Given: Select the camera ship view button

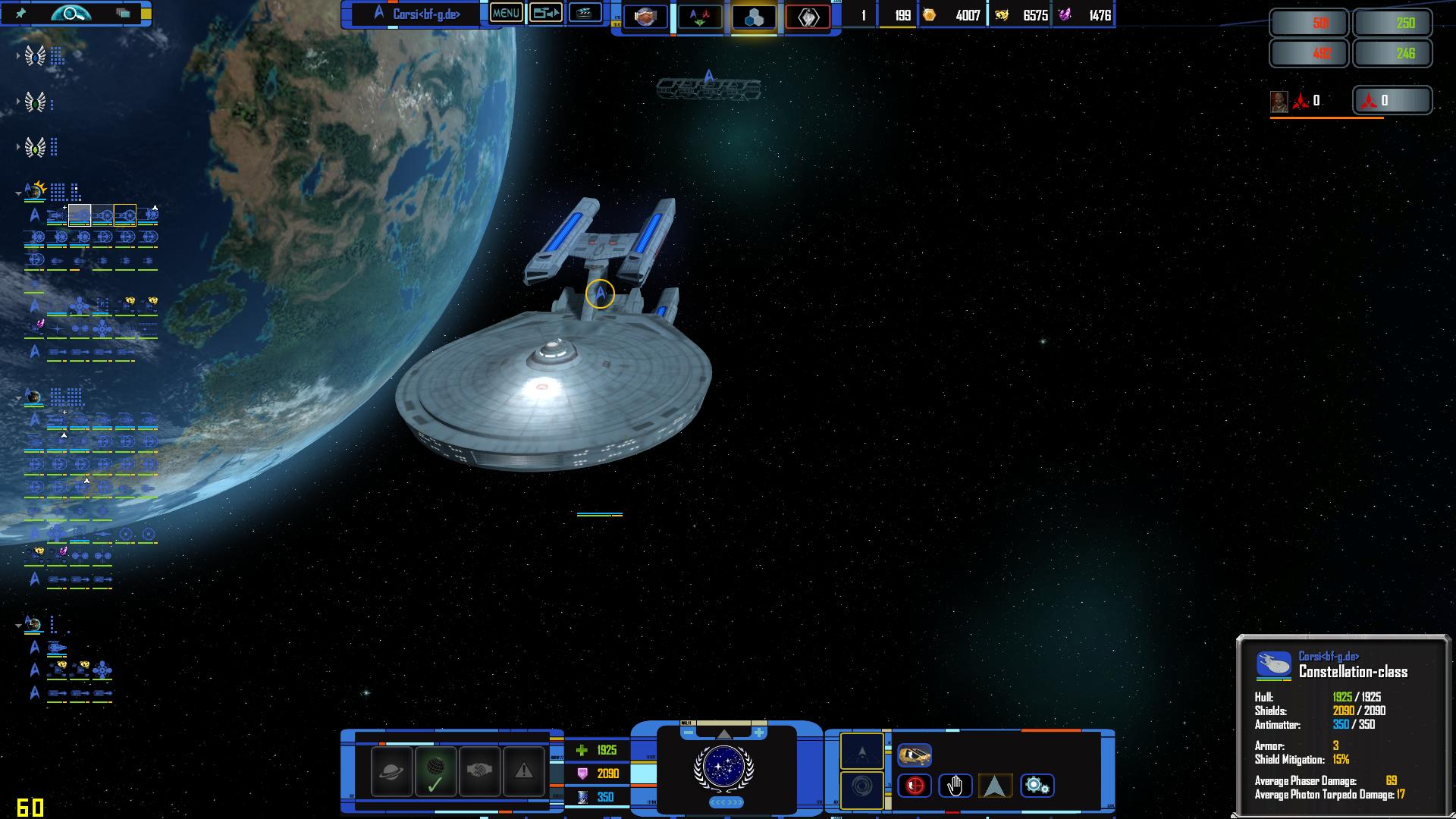Looking at the screenshot, I should pyautogui.click(x=545, y=13).
